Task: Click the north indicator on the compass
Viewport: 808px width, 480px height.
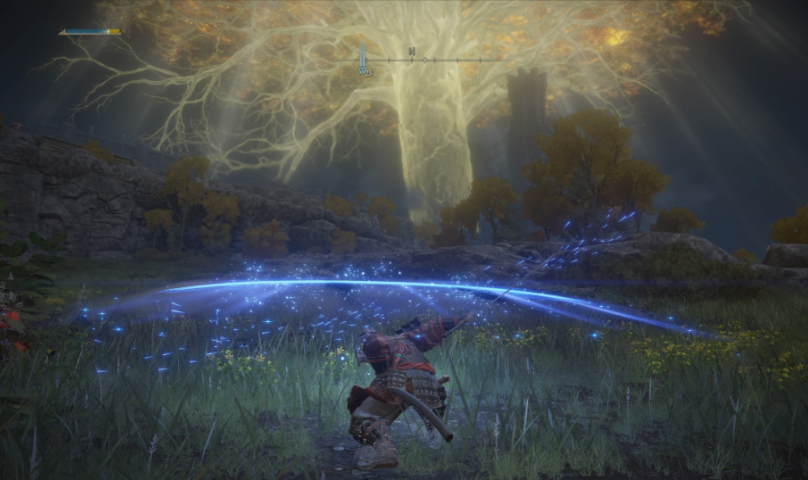Action: point(411,51)
